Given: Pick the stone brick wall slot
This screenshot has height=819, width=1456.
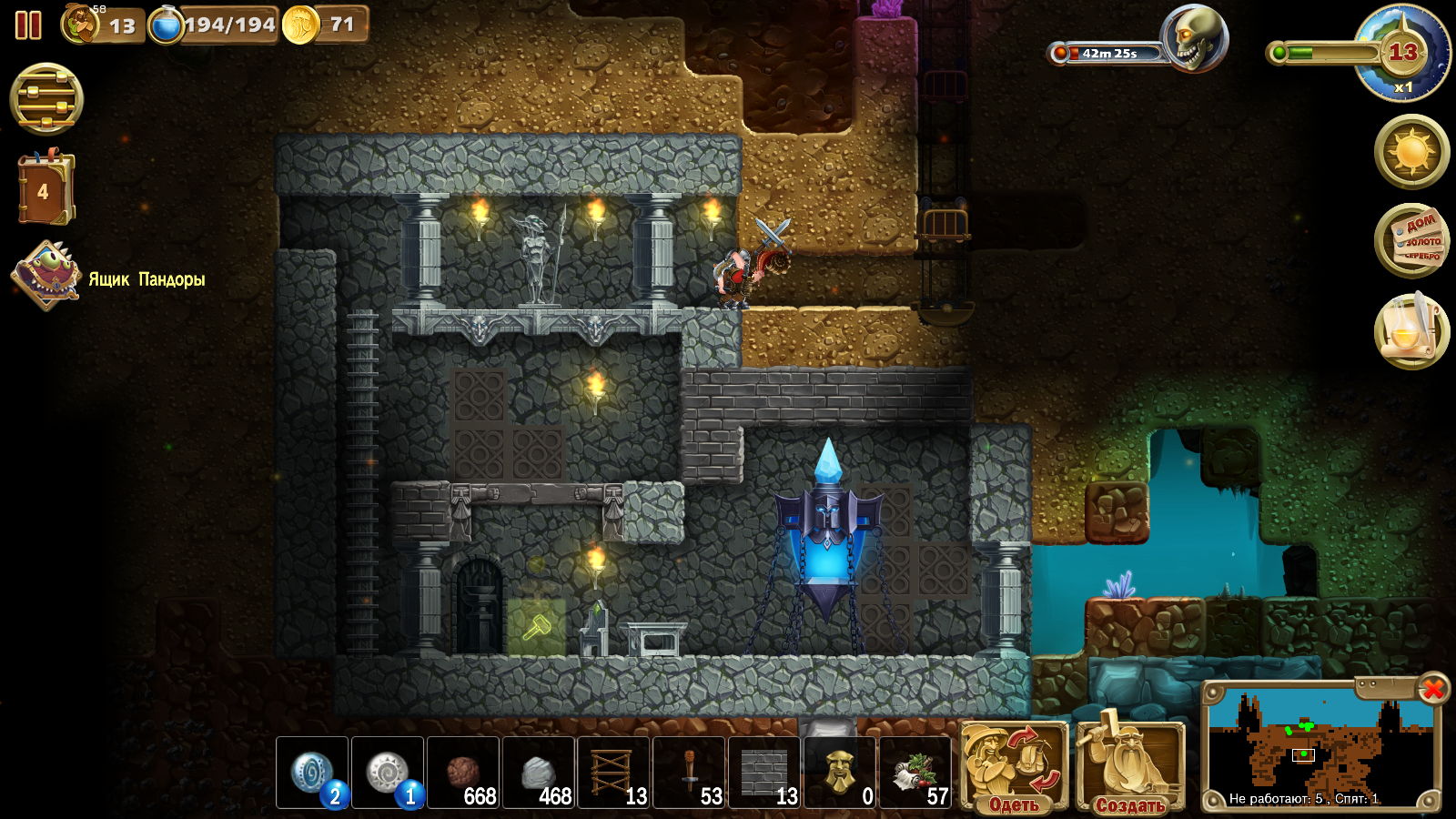Looking at the screenshot, I should click(x=764, y=773).
